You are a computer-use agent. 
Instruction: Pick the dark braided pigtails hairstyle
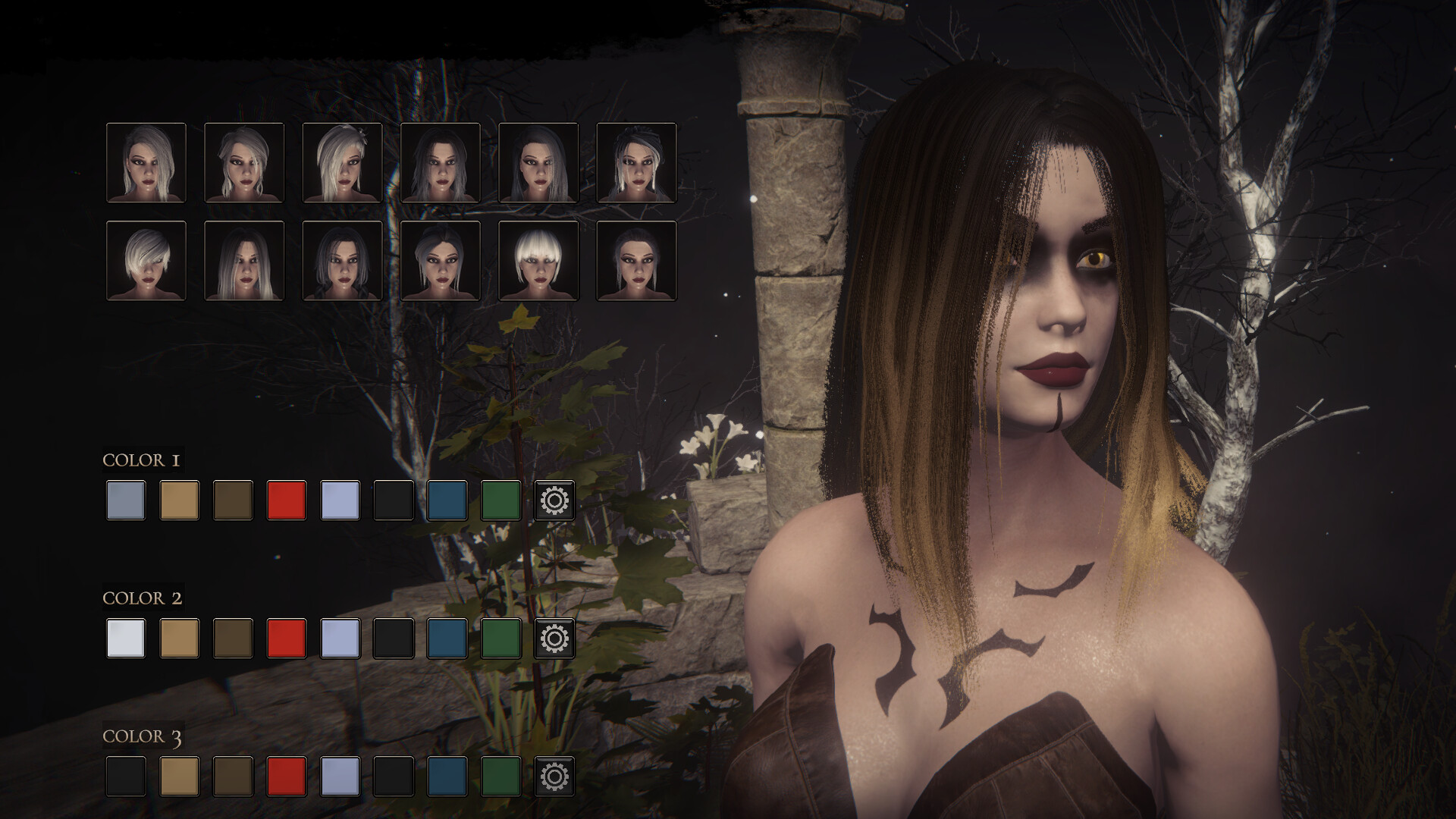[342, 261]
